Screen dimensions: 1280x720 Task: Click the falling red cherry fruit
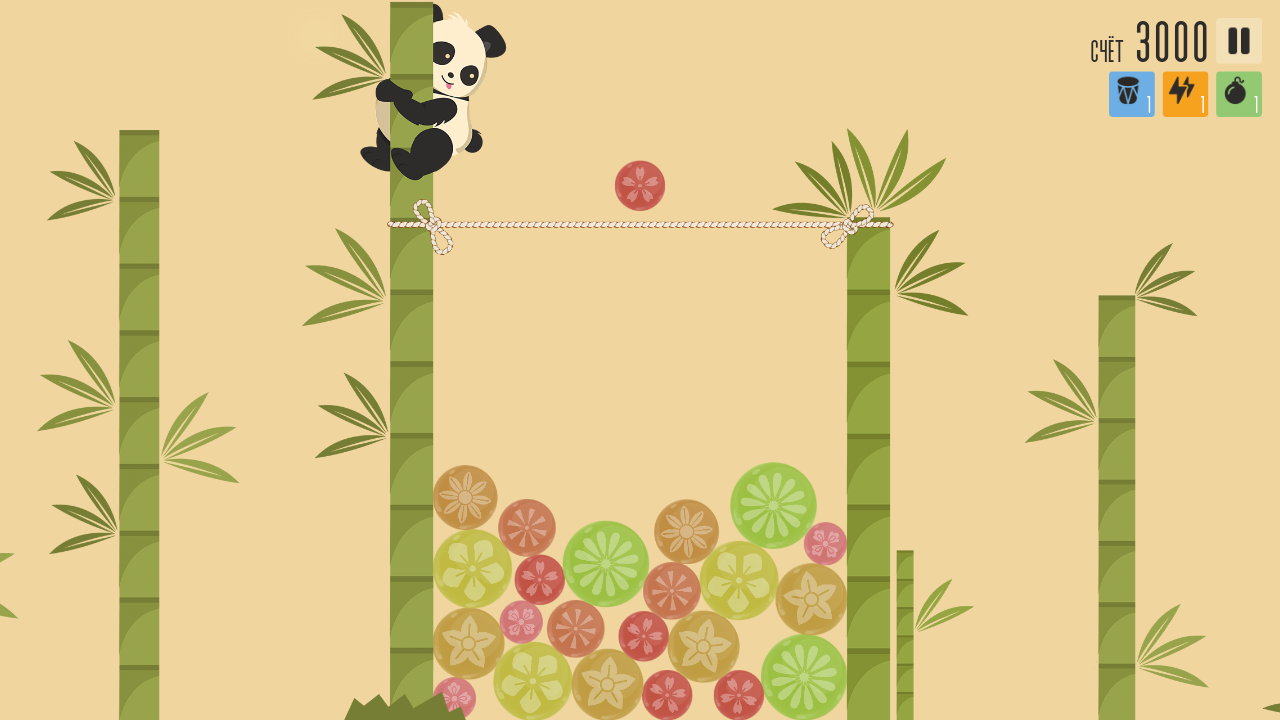coord(639,186)
